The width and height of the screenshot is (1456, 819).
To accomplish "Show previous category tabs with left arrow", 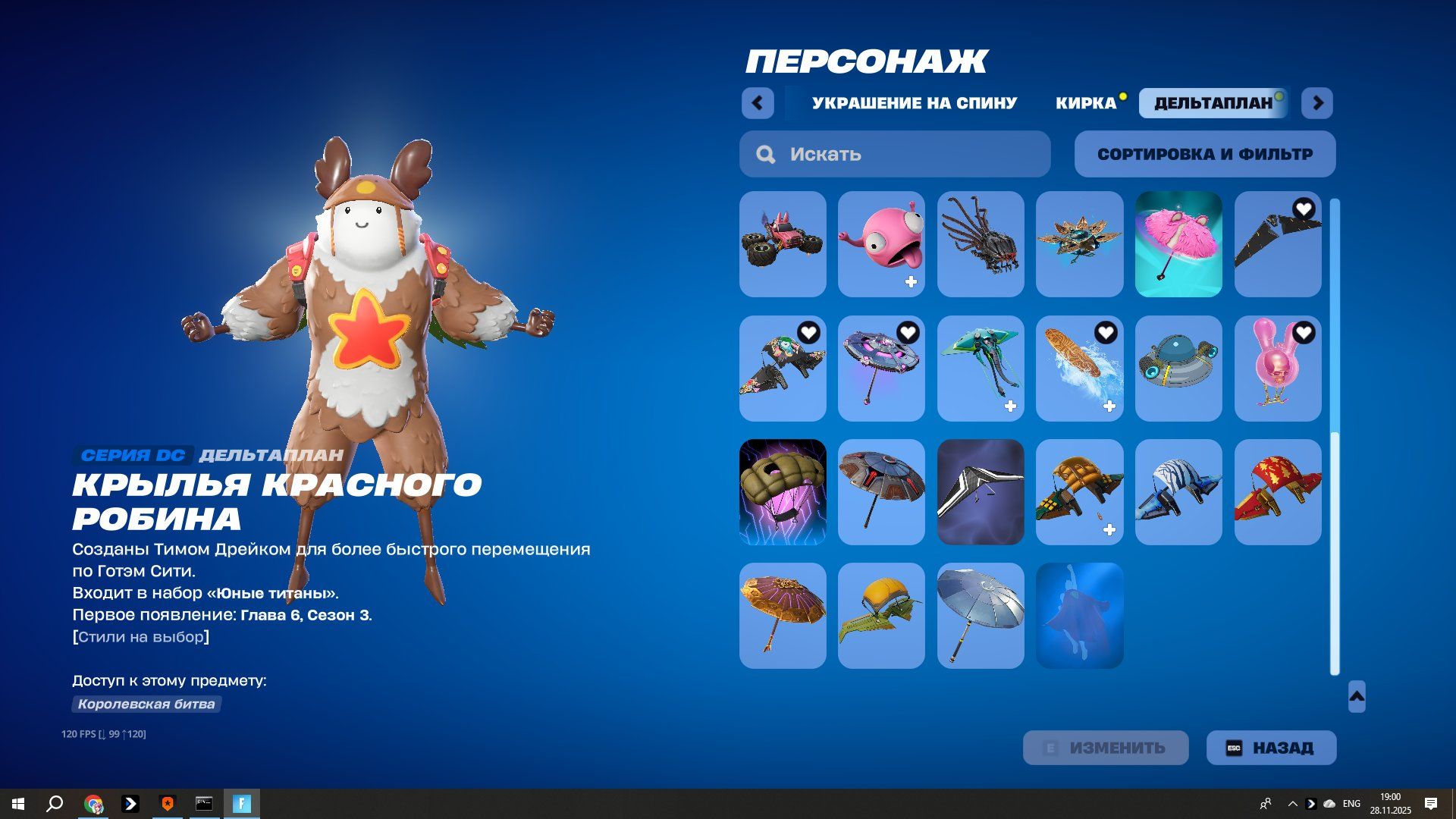I will point(758,103).
